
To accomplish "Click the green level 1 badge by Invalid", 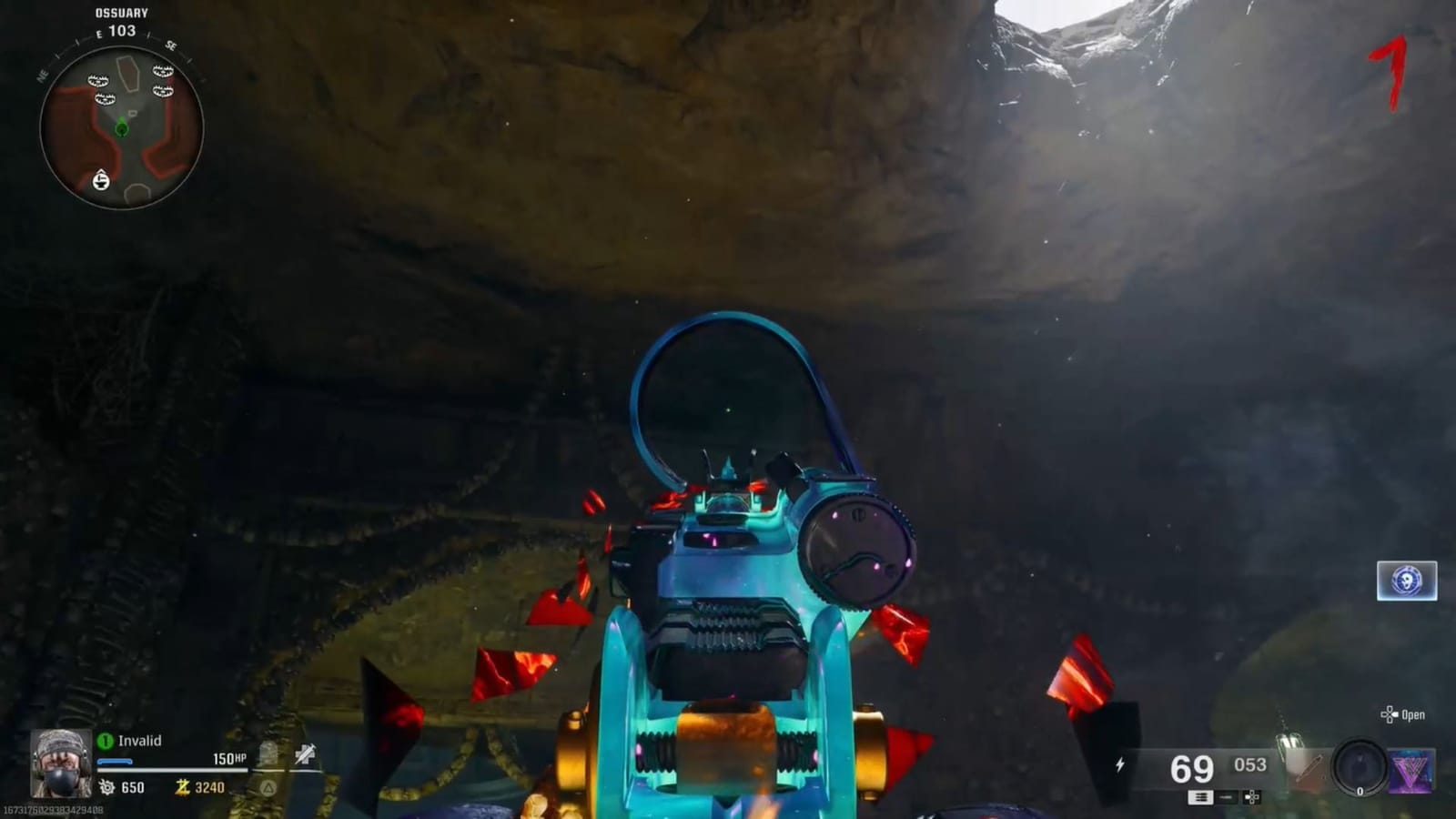I will click(x=106, y=741).
